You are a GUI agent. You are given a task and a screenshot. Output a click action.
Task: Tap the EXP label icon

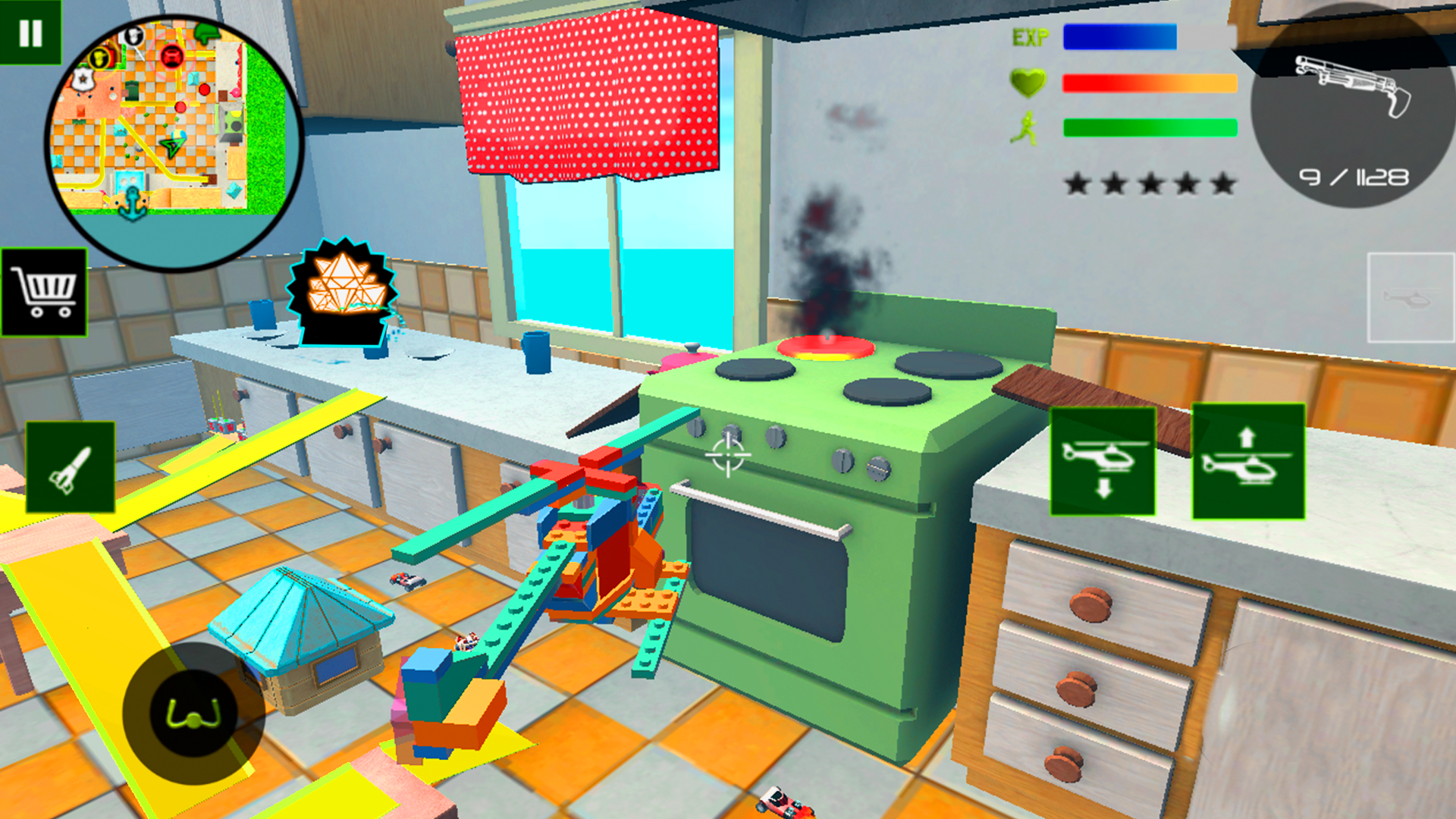point(1030,36)
